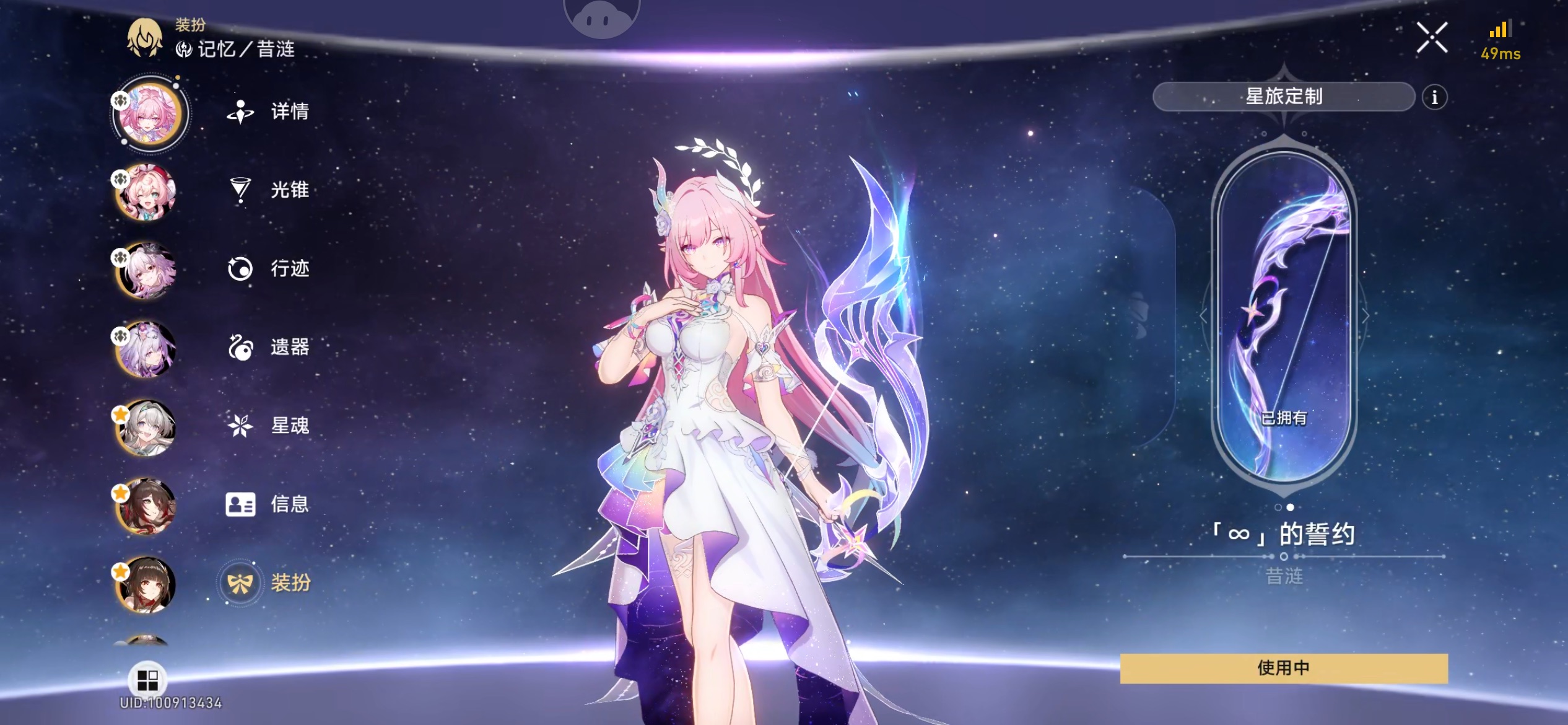Select the gray-haired character with green headband
Image resolution: width=1568 pixels, height=725 pixels.
146,428
